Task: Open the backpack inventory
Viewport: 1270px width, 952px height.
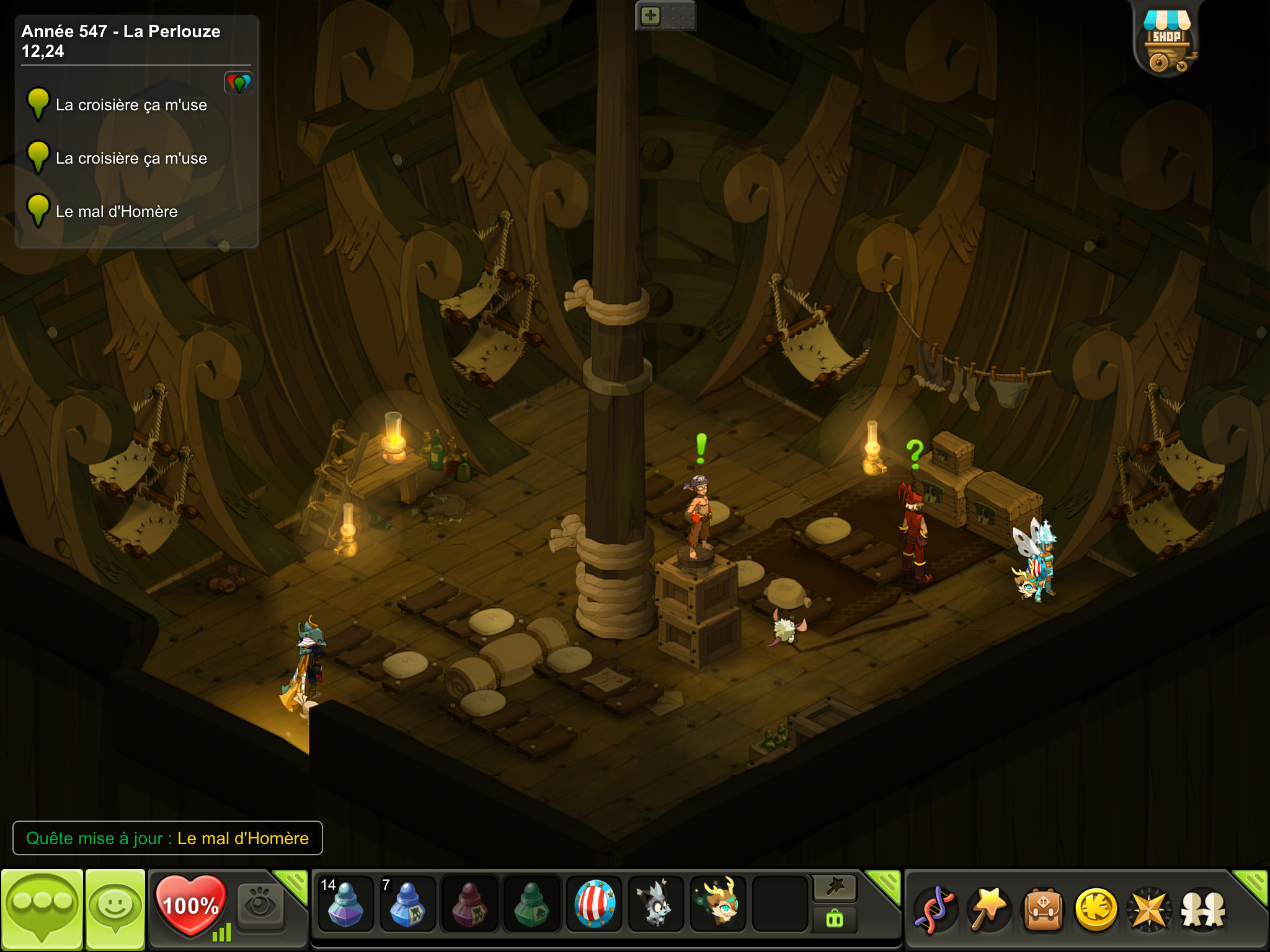Action: (1043, 909)
